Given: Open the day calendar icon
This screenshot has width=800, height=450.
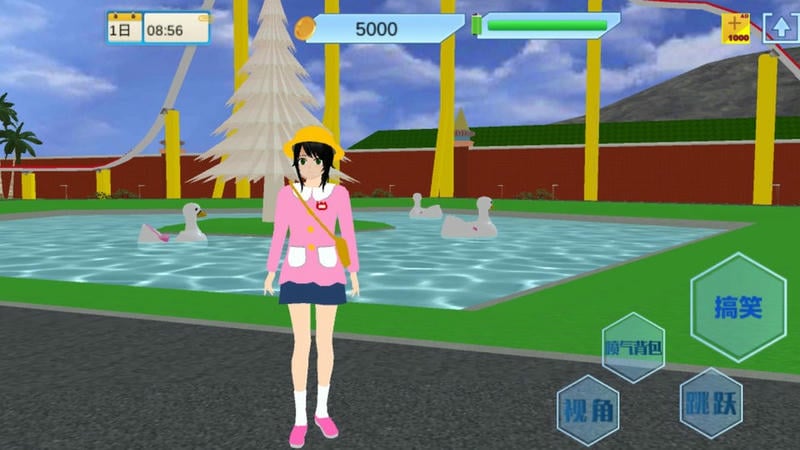Looking at the screenshot, I should [x=123, y=28].
